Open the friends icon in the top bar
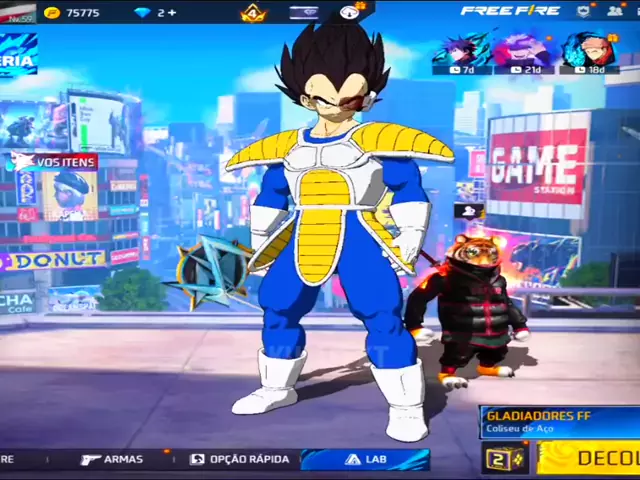This screenshot has width=640, height=480. (614, 12)
